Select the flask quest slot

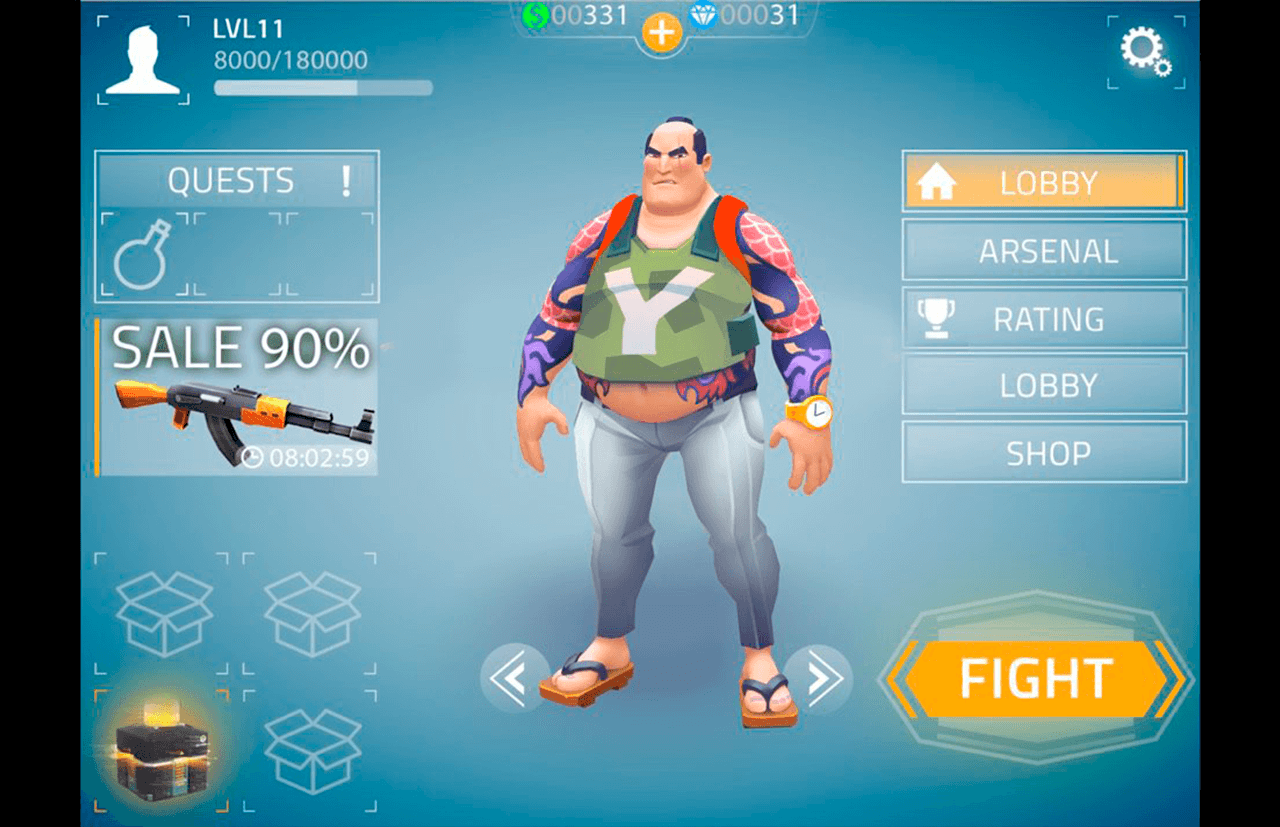(142, 254)
